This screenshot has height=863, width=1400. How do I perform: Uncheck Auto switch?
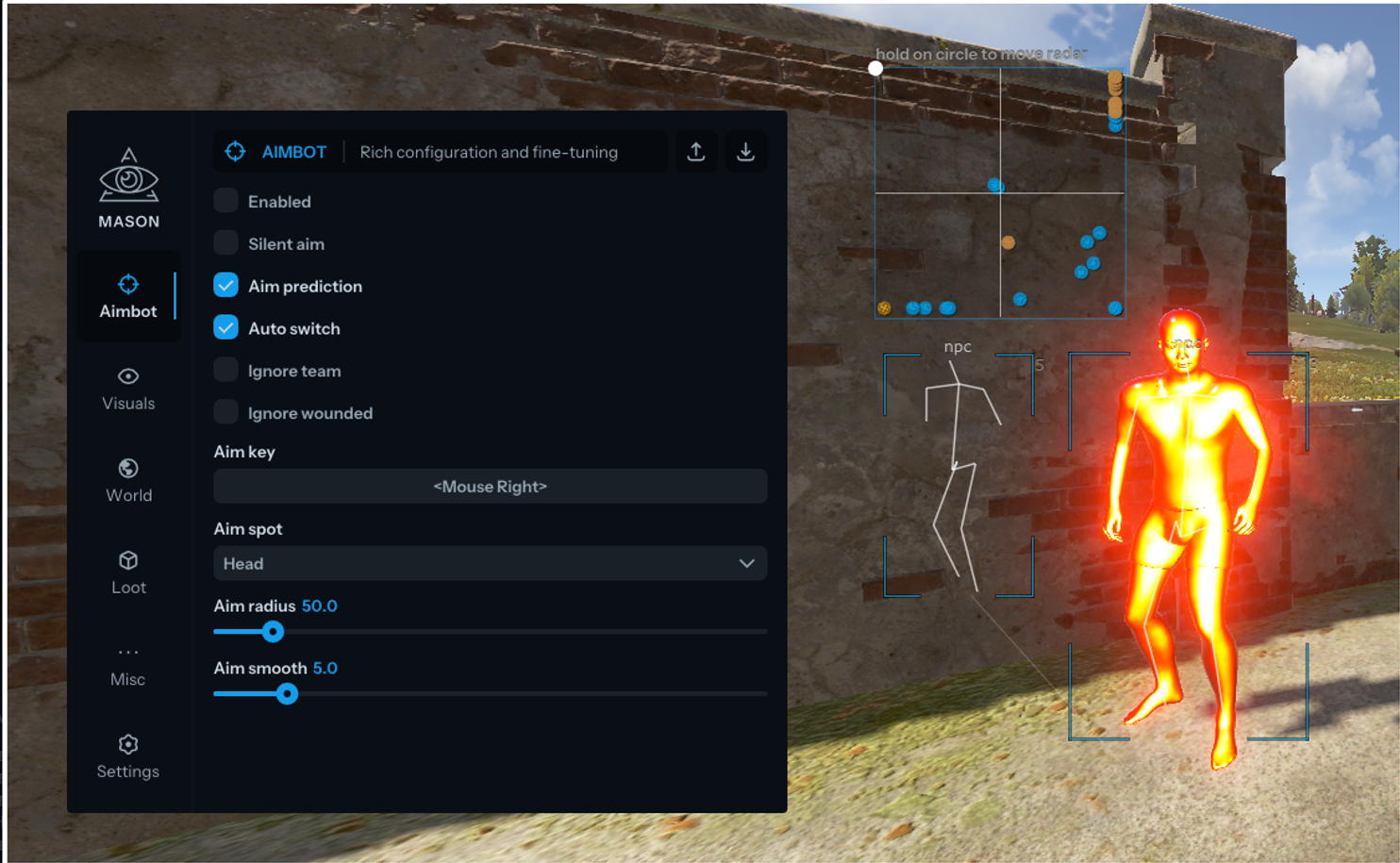(x=225, y=327)
